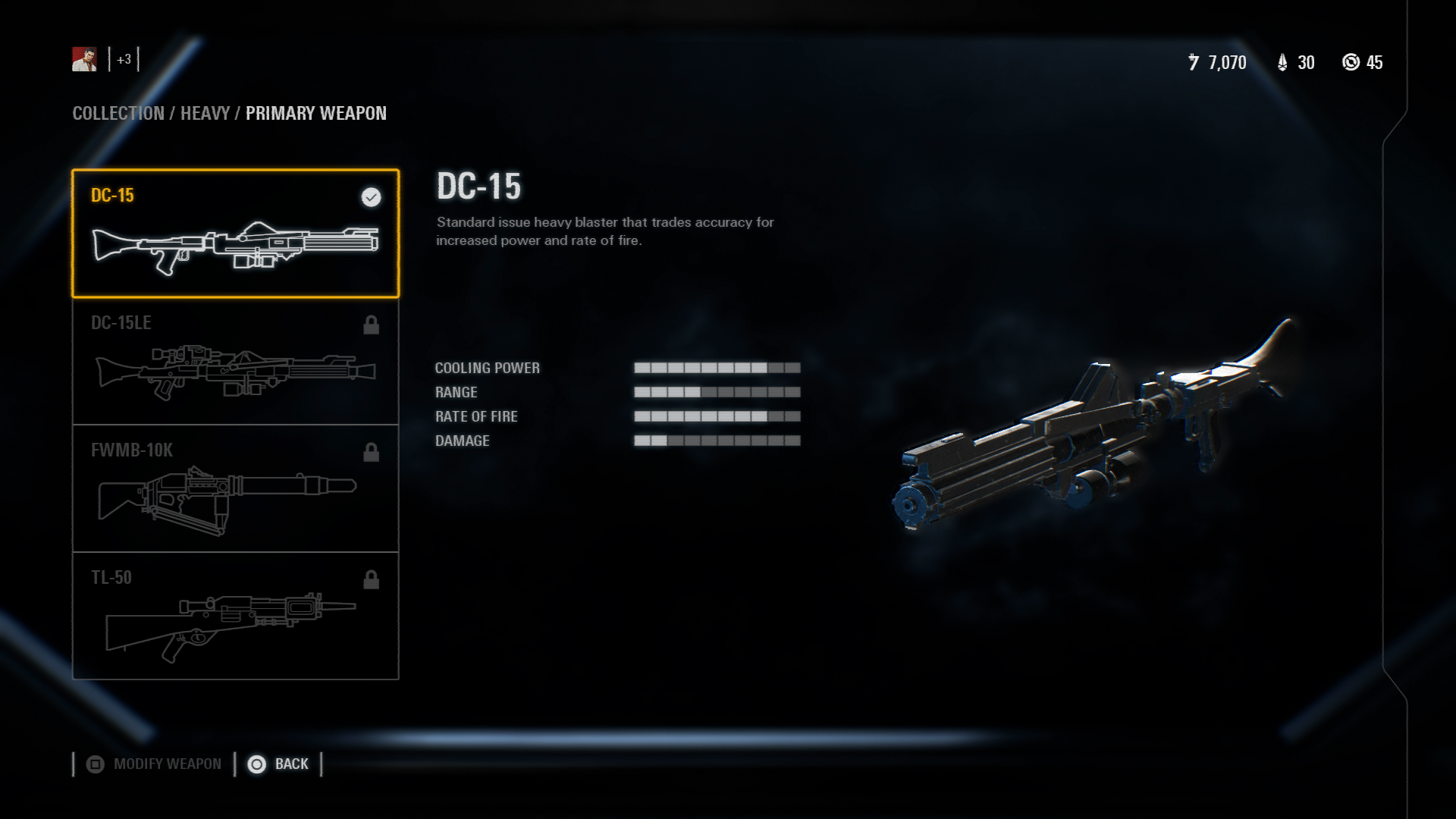Click the crystals icon showing 45
The image size is (1456, 819).
(1352, 64)
